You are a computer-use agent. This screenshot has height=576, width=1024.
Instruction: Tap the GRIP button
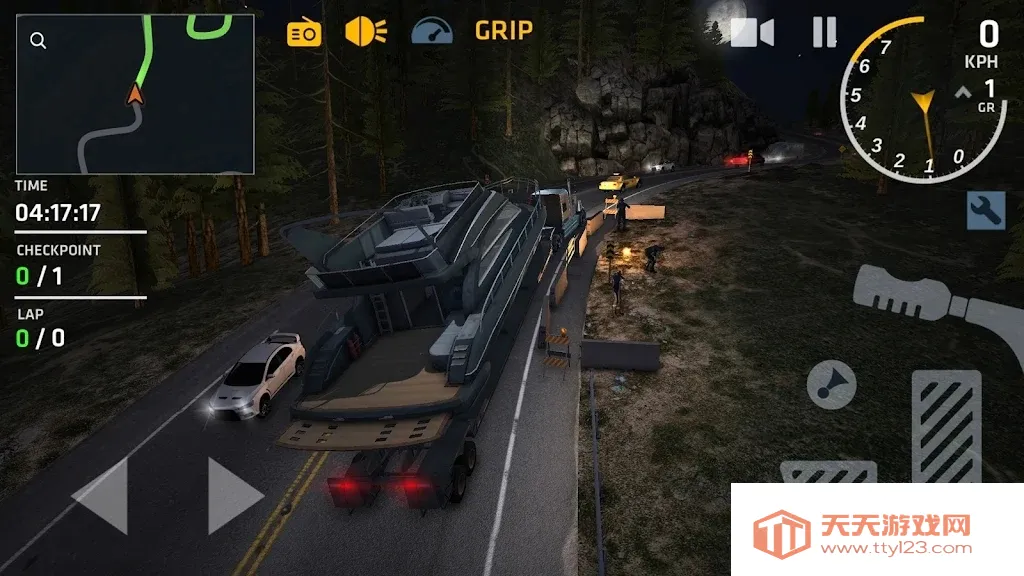[503, 31]
